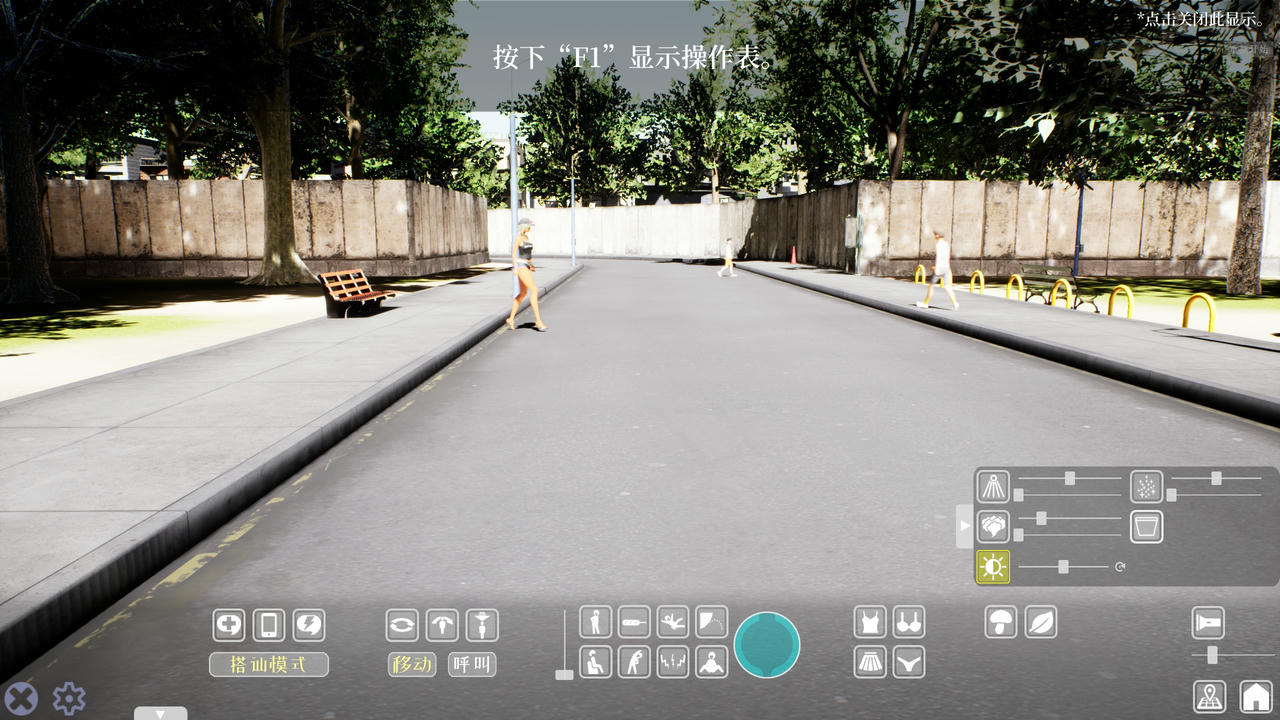Click the 搭讪模式 button
The height and width of the screenshot is (720, 1280).
point(268,664)
